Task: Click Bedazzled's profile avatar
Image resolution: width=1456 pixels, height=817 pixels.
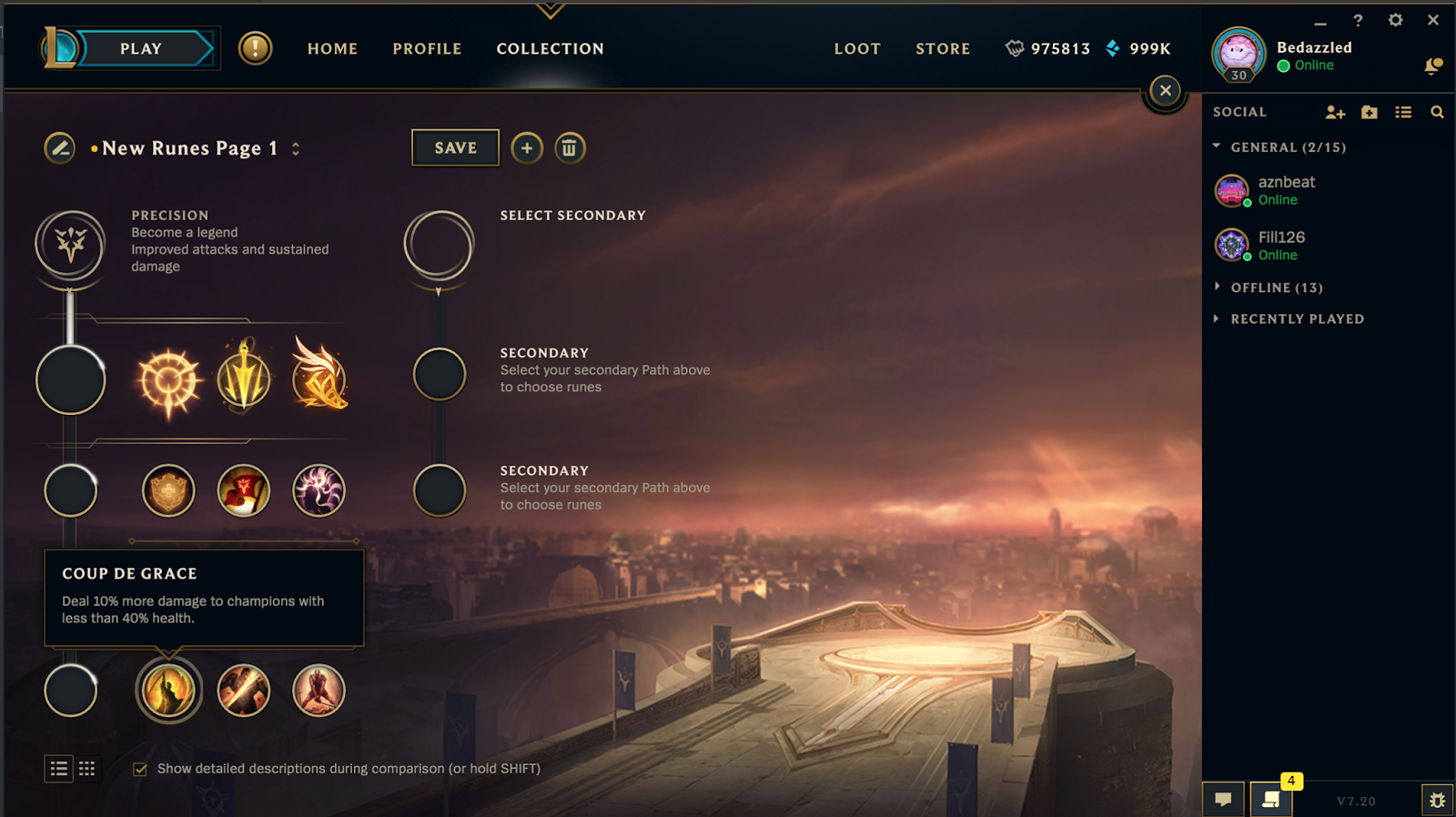Action: click(x=1238, y=53)
